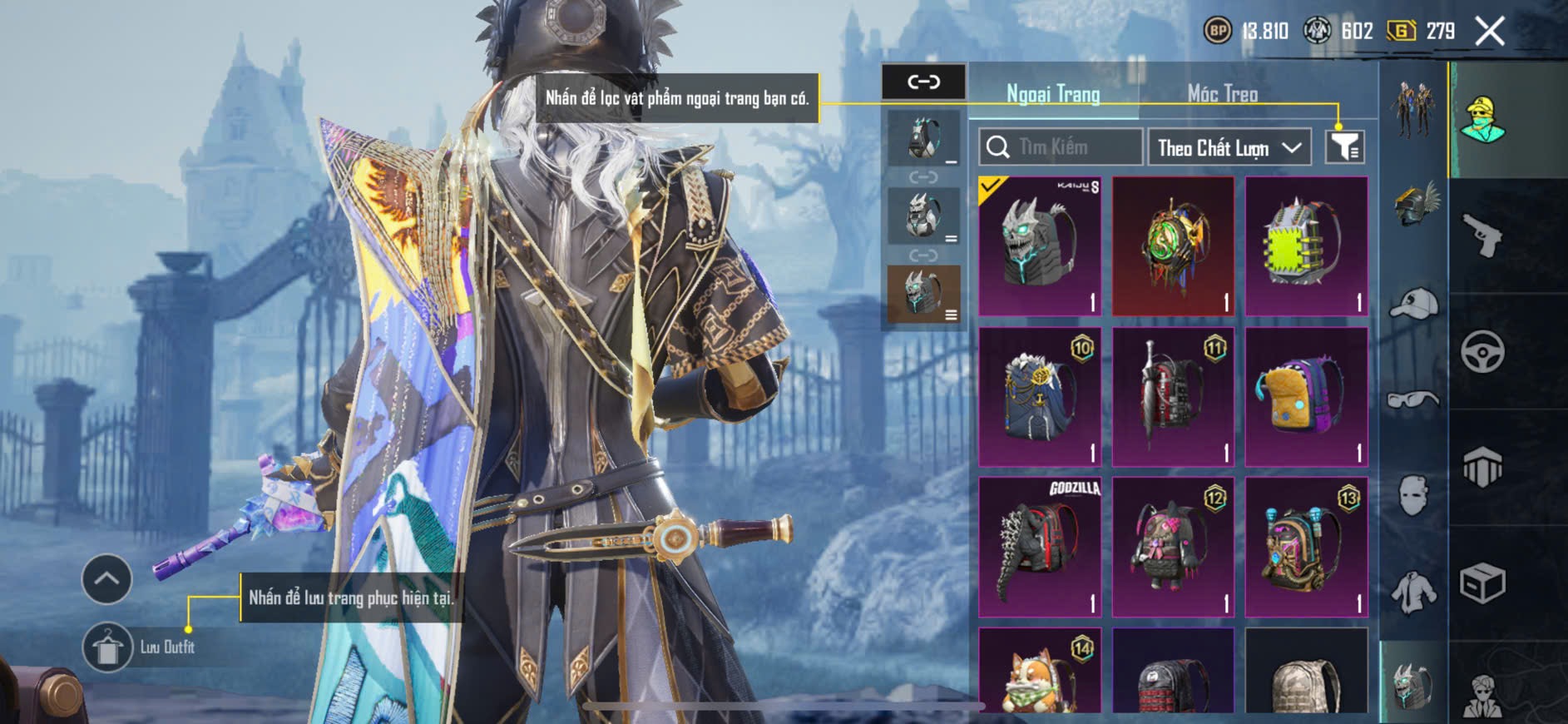Switch to the Móc Treo tab

1222,94
